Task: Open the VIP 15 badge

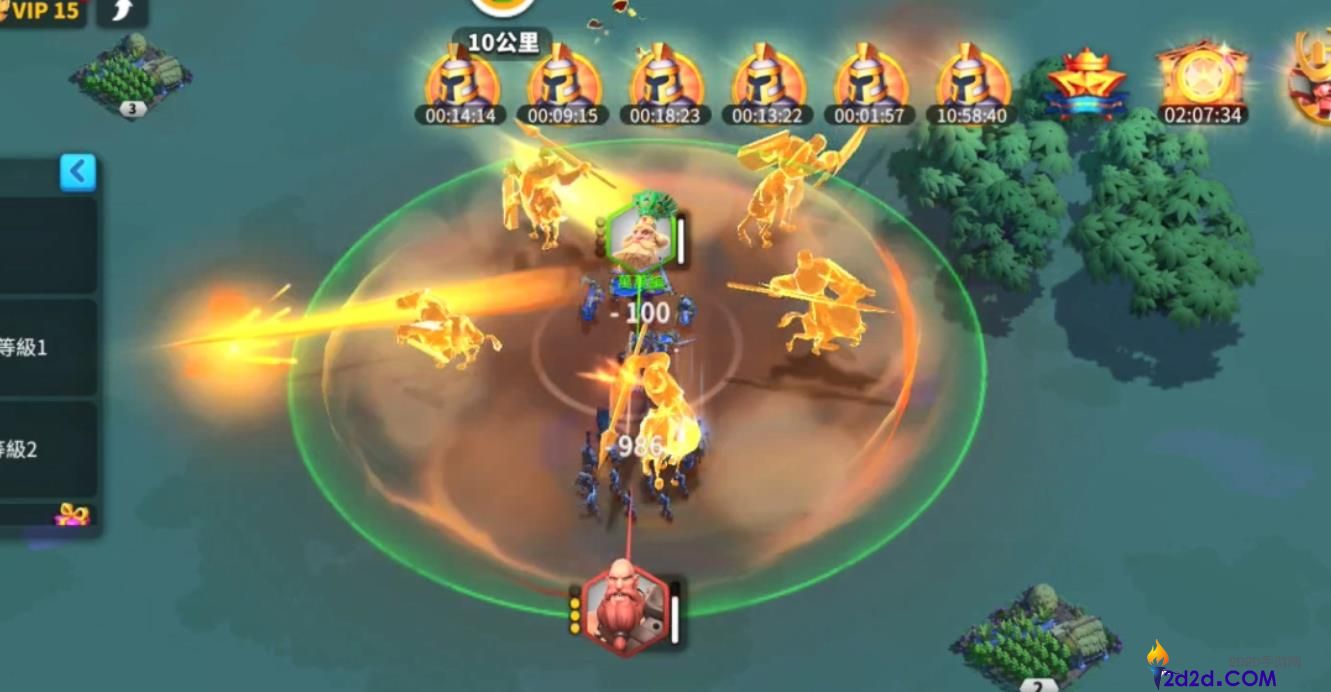Action: [x=42, y=11]
